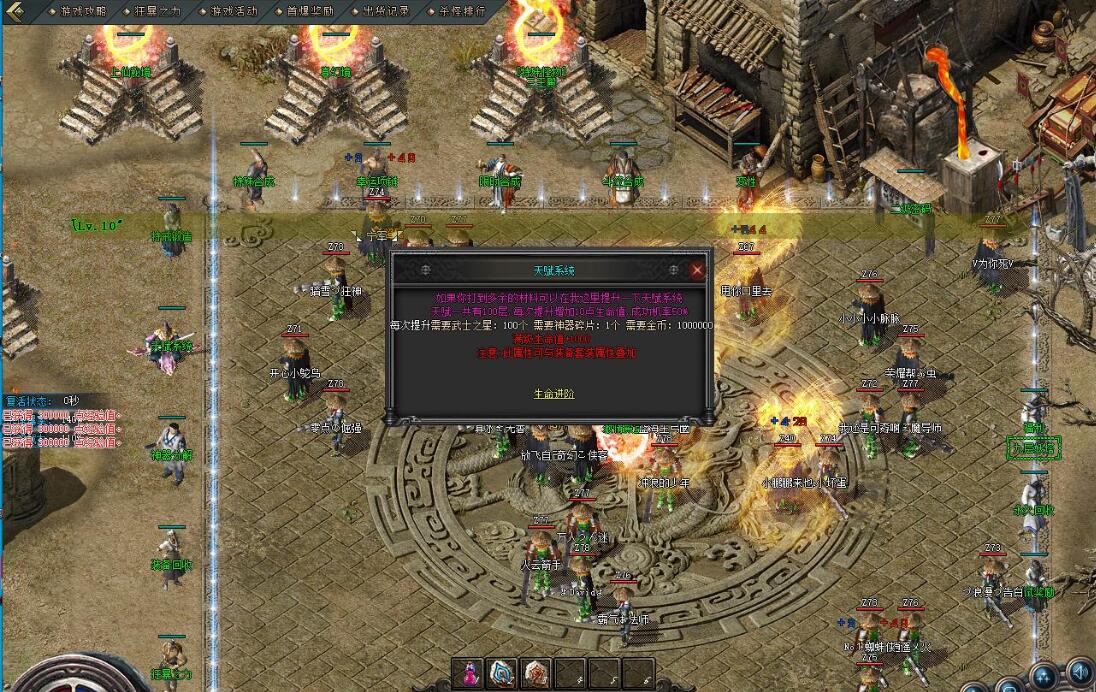1096x692 pixels.
Task: Open the 游戏攻略 menu entry
Action: (x=80, y=11)
